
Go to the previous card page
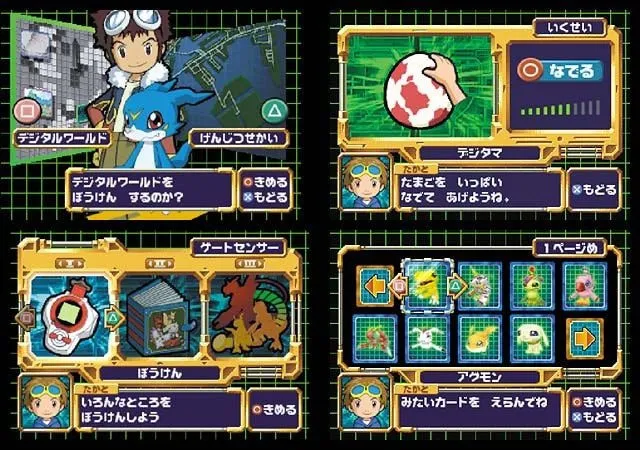372,286
